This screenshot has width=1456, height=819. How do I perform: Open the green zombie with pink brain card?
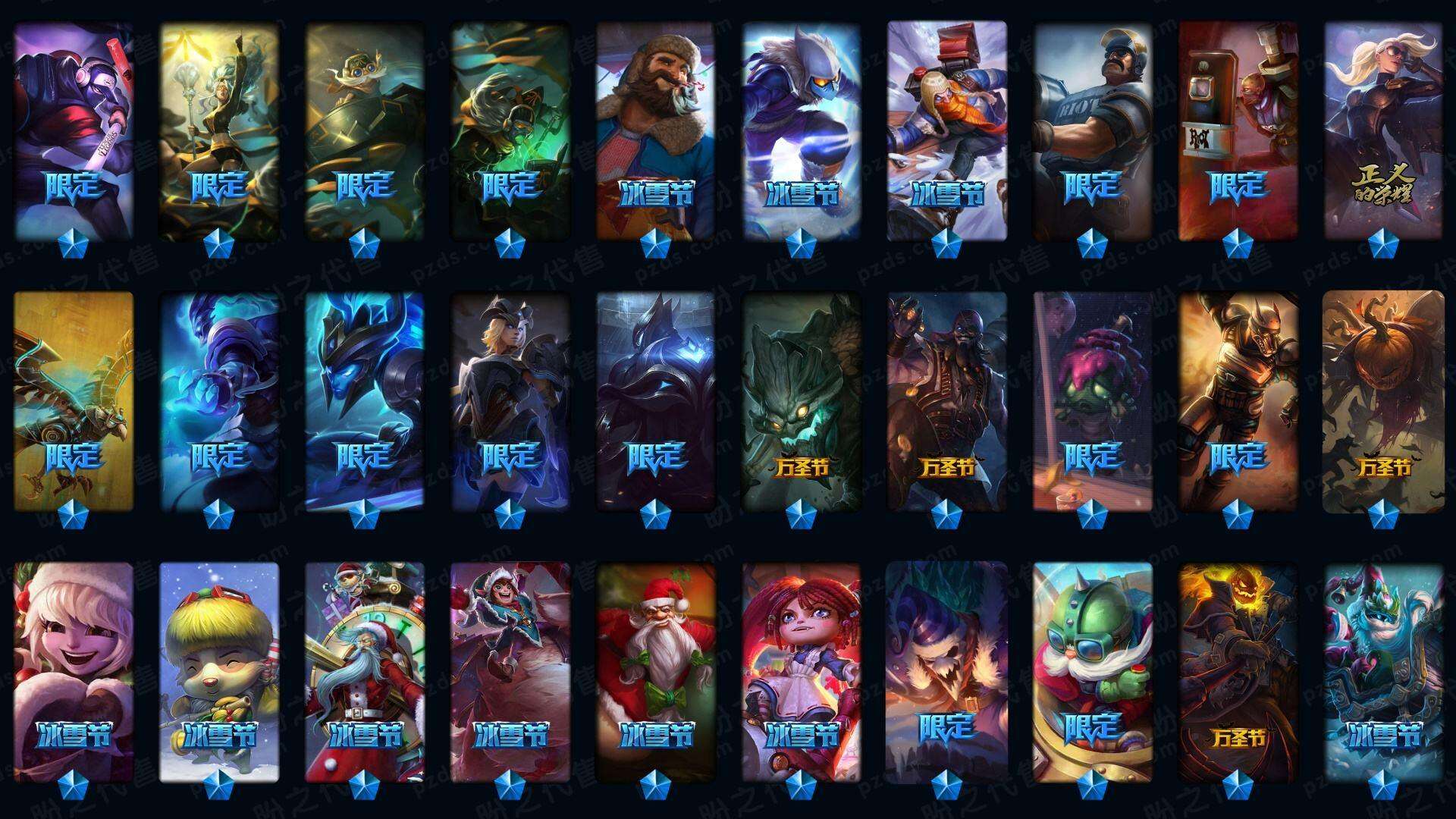point(1092,402)
